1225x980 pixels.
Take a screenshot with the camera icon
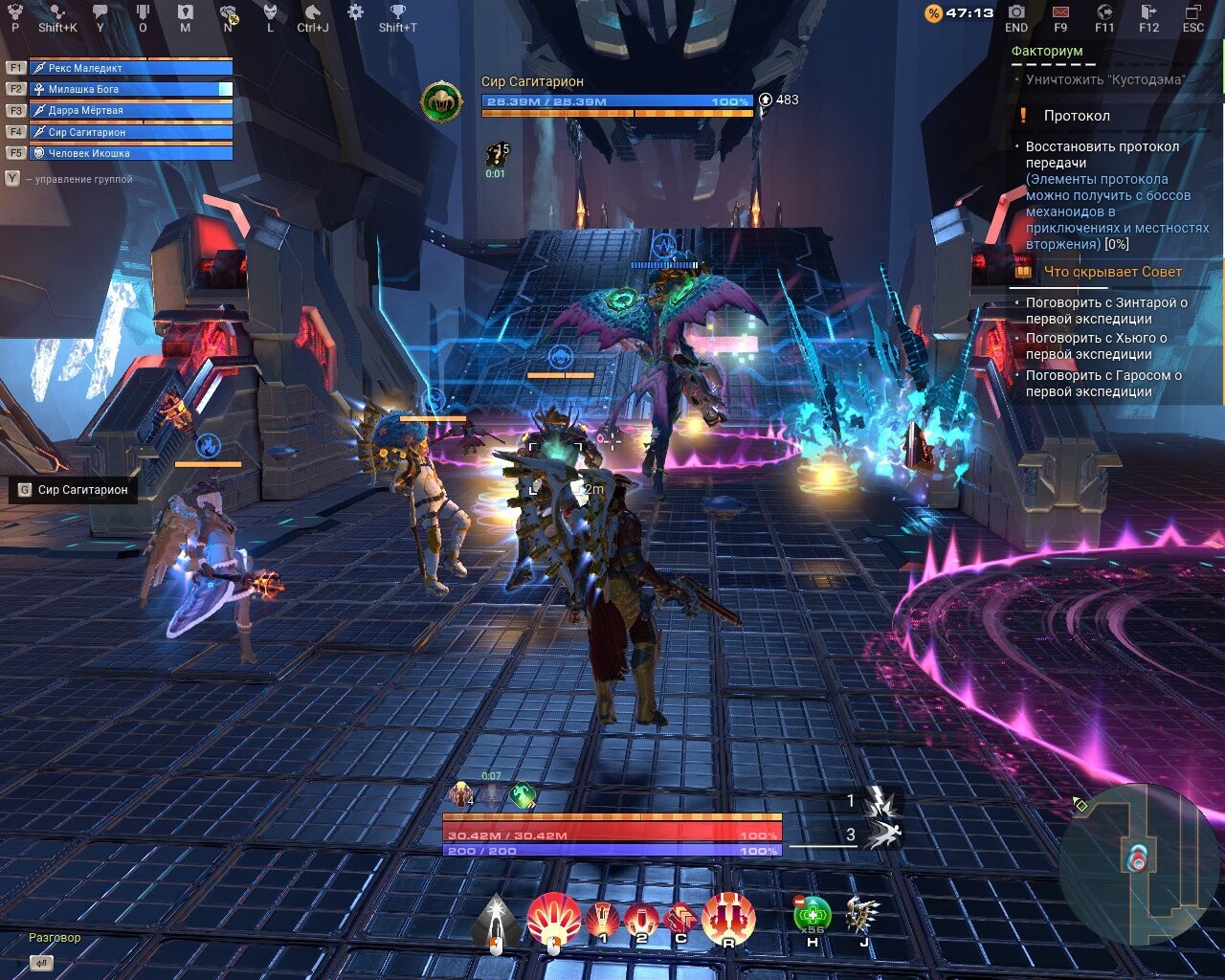click(x=1016, y=12)
